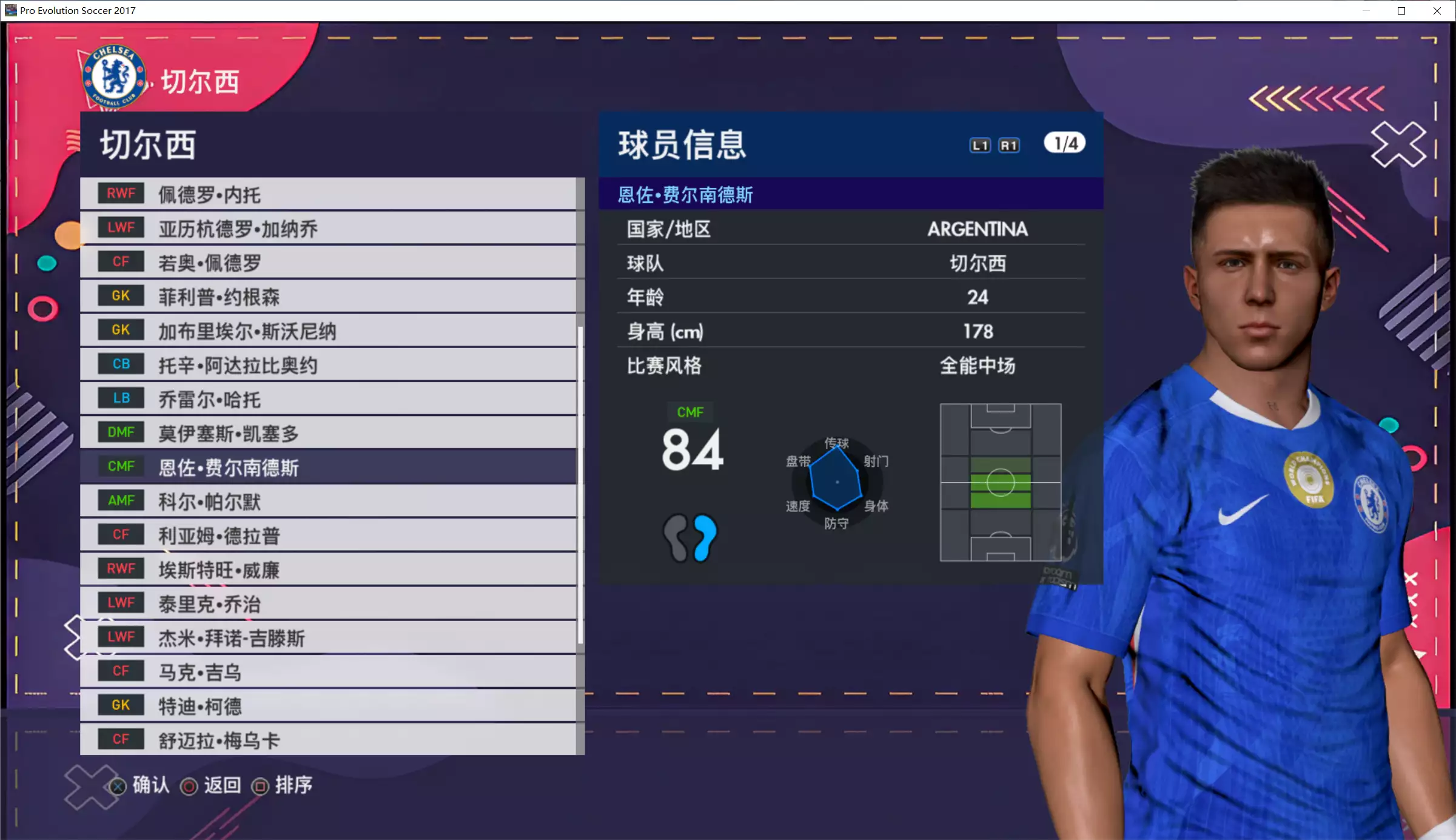
Task: Select LWF 泰里克•乔治
Action: click(327, 603)
